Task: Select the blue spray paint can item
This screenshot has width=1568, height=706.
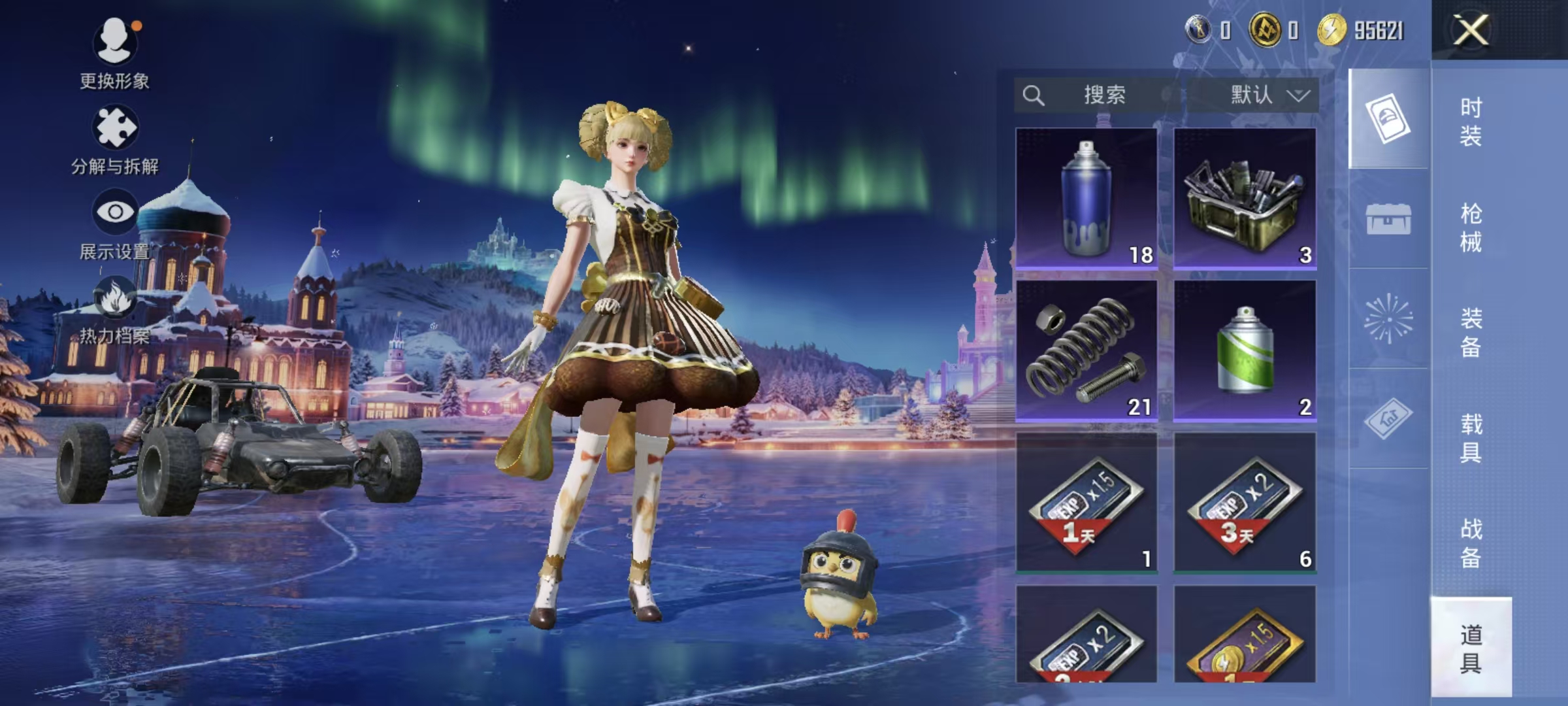Action: (1086, 197)
